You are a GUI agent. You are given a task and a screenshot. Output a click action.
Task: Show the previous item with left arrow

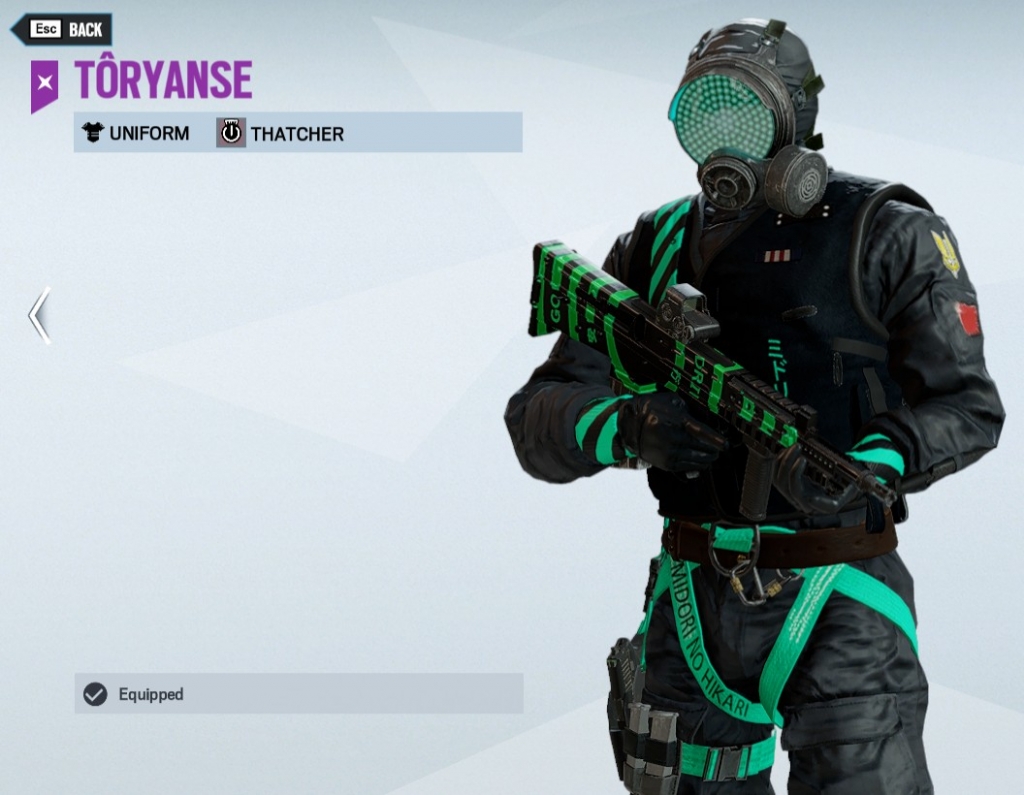39,316
